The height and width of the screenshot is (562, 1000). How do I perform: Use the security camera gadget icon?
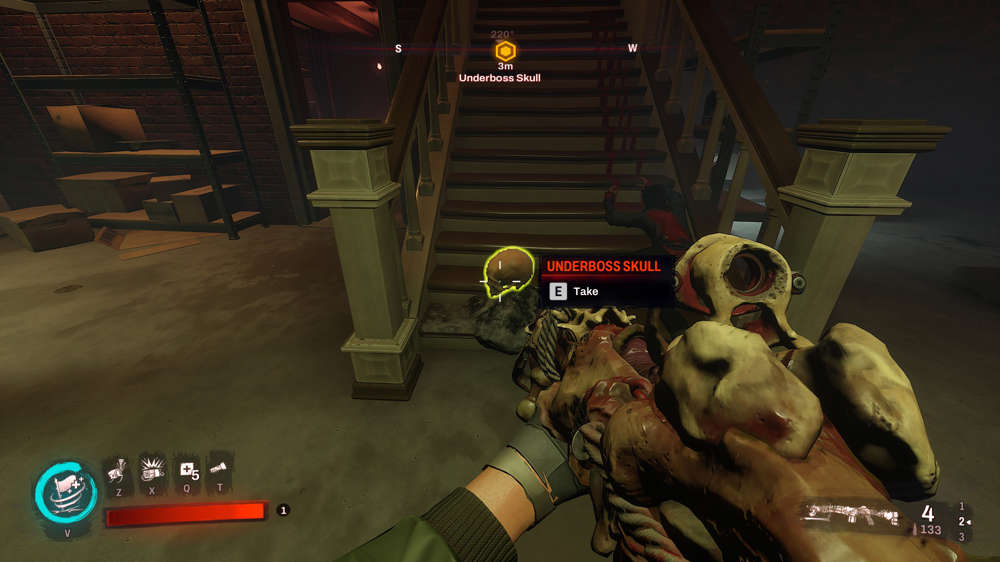point(118,471)
